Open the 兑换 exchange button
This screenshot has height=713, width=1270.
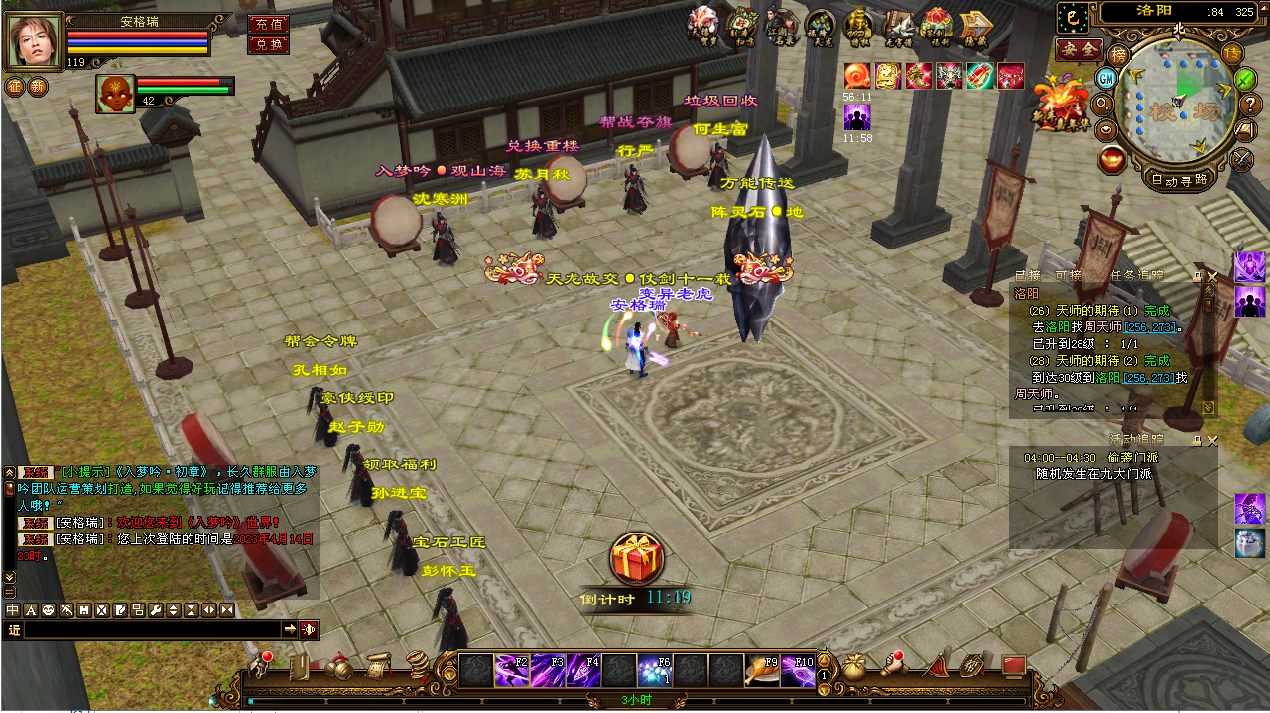tap(268, 44)
